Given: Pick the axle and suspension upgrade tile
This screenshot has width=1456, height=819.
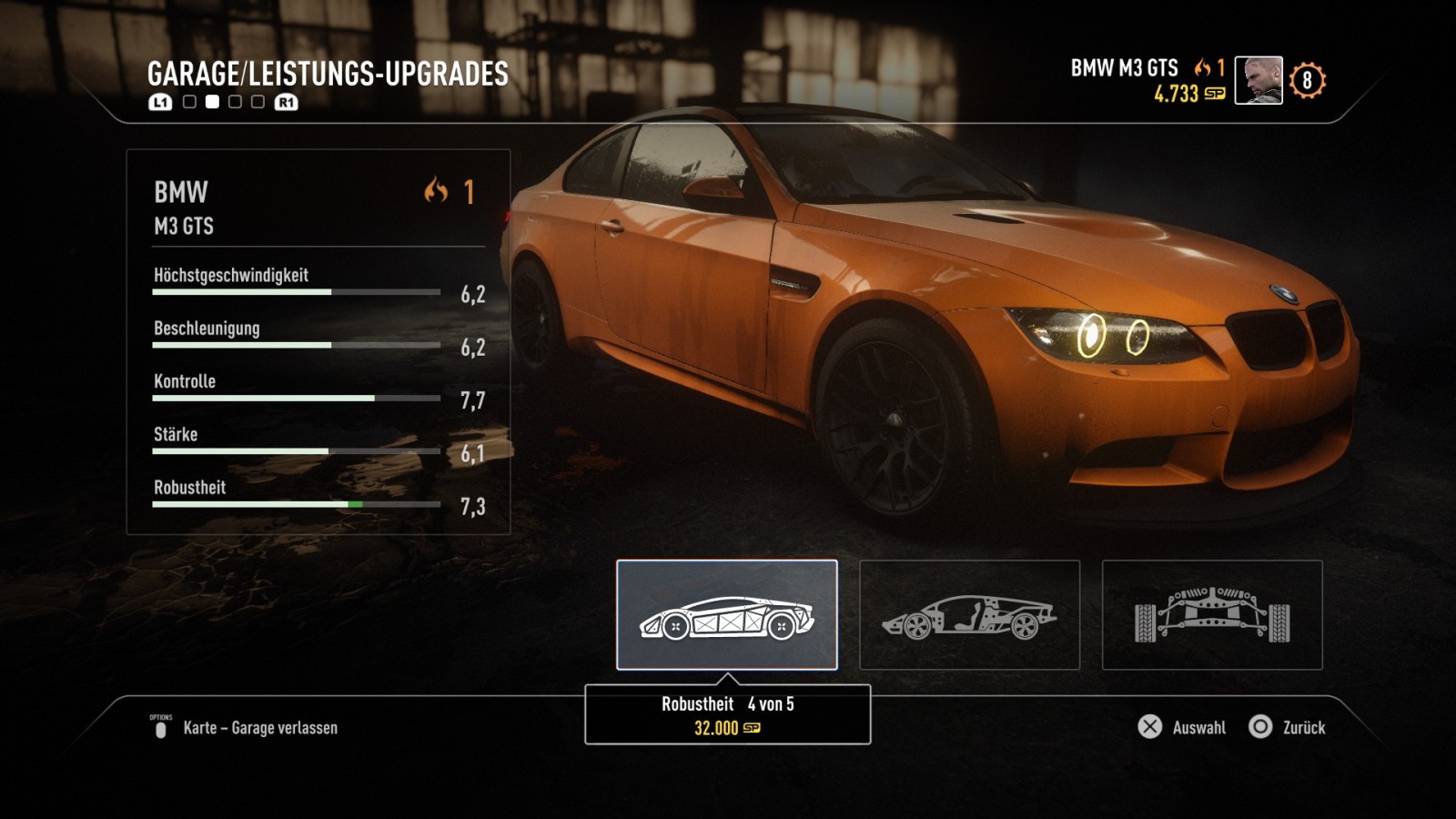Looking at the screenshot, I should pos(1211,615).
